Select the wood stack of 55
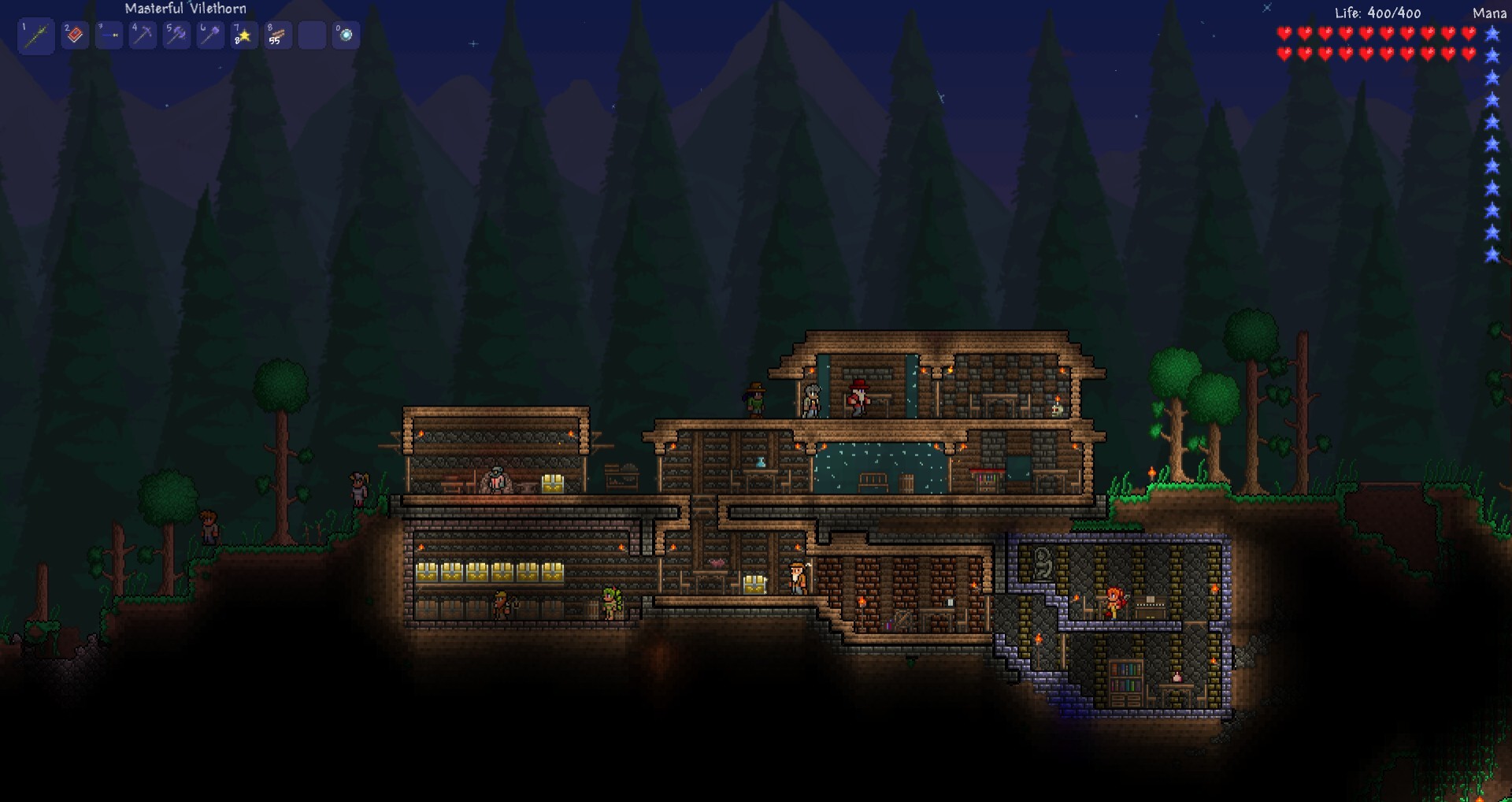The image size is (1512, 802). tap(278, 35)
